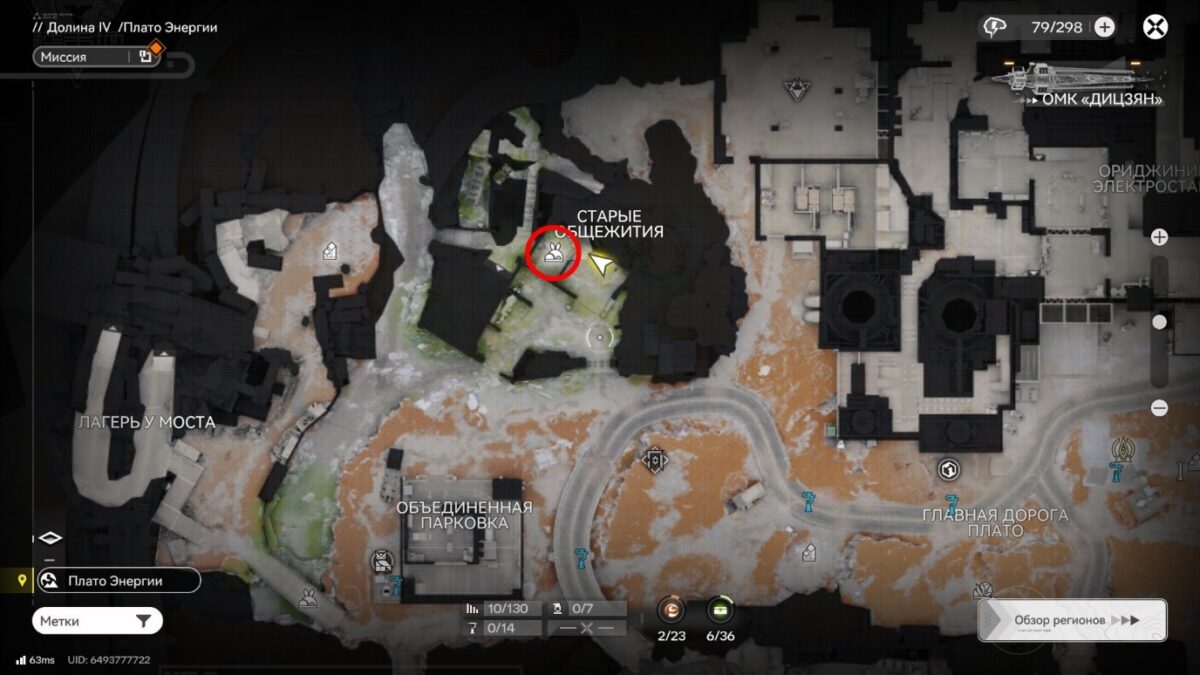Image resolution: width=1200 pixels, height=675 pixels.
Task: Click the diamond-framed marker east of Объединенная парковка
Action: coord(655,459)
